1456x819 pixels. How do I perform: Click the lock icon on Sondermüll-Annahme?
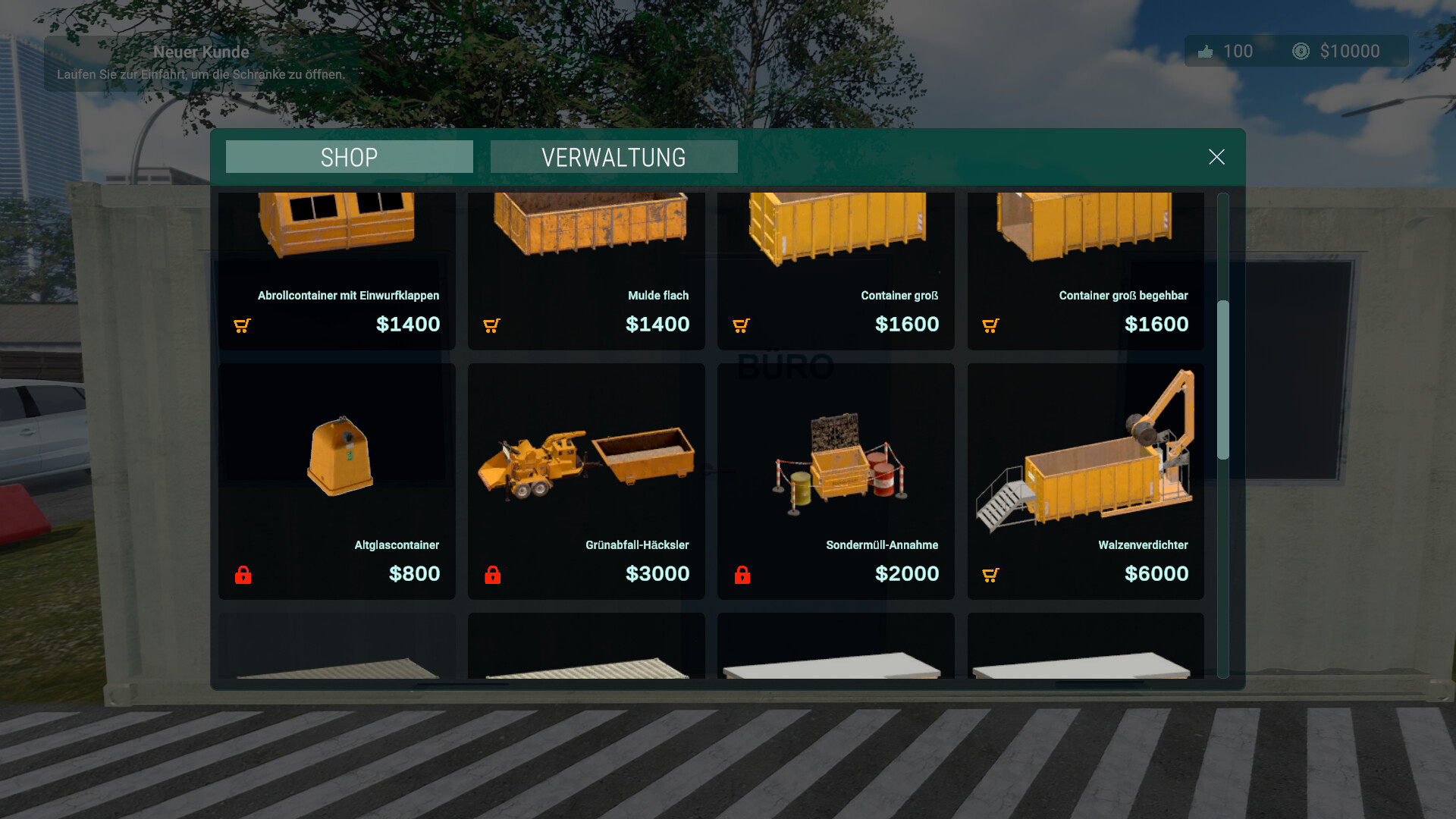click(x=742, y=574)
